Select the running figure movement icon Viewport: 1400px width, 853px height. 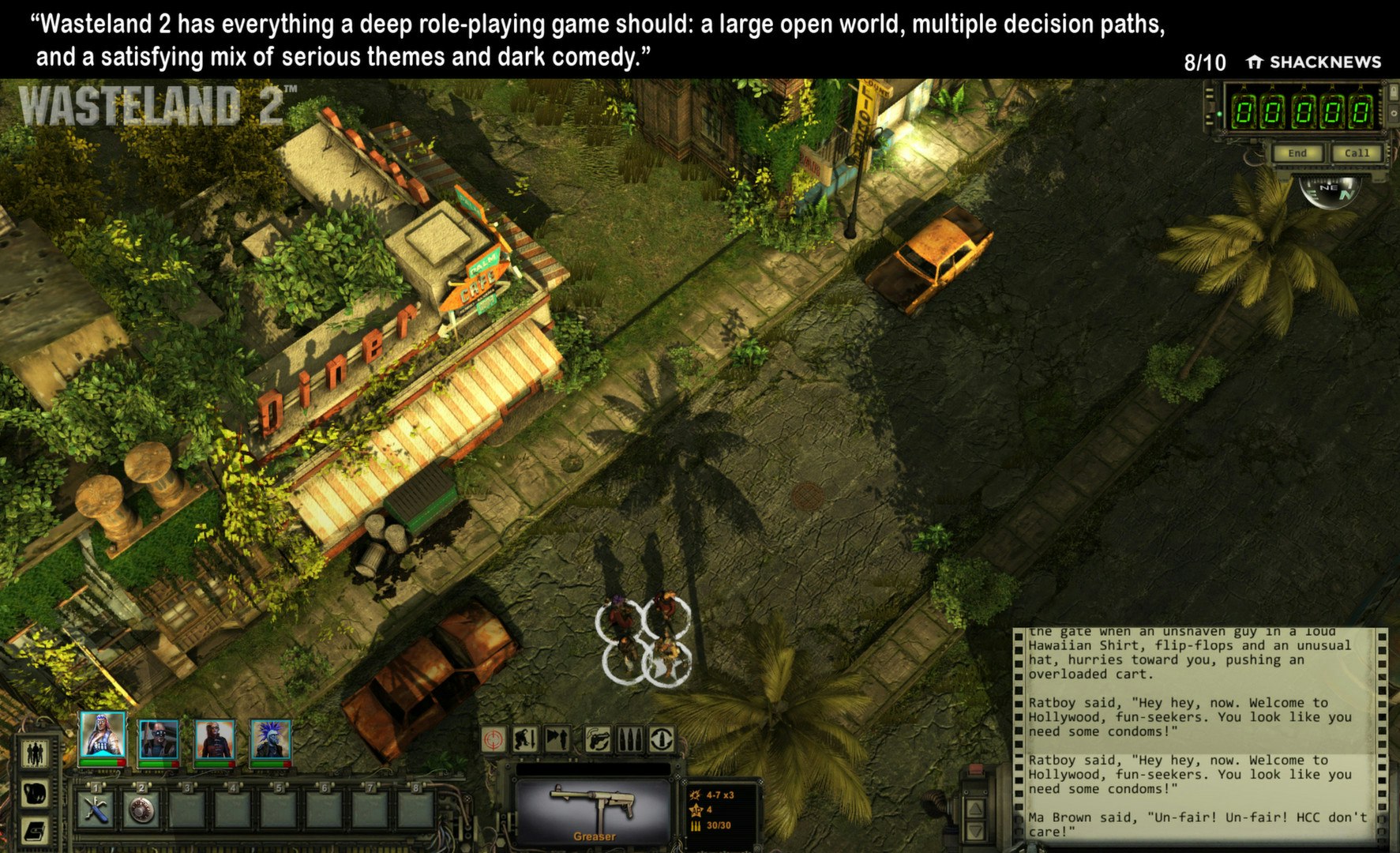click(x=555, y=740)
